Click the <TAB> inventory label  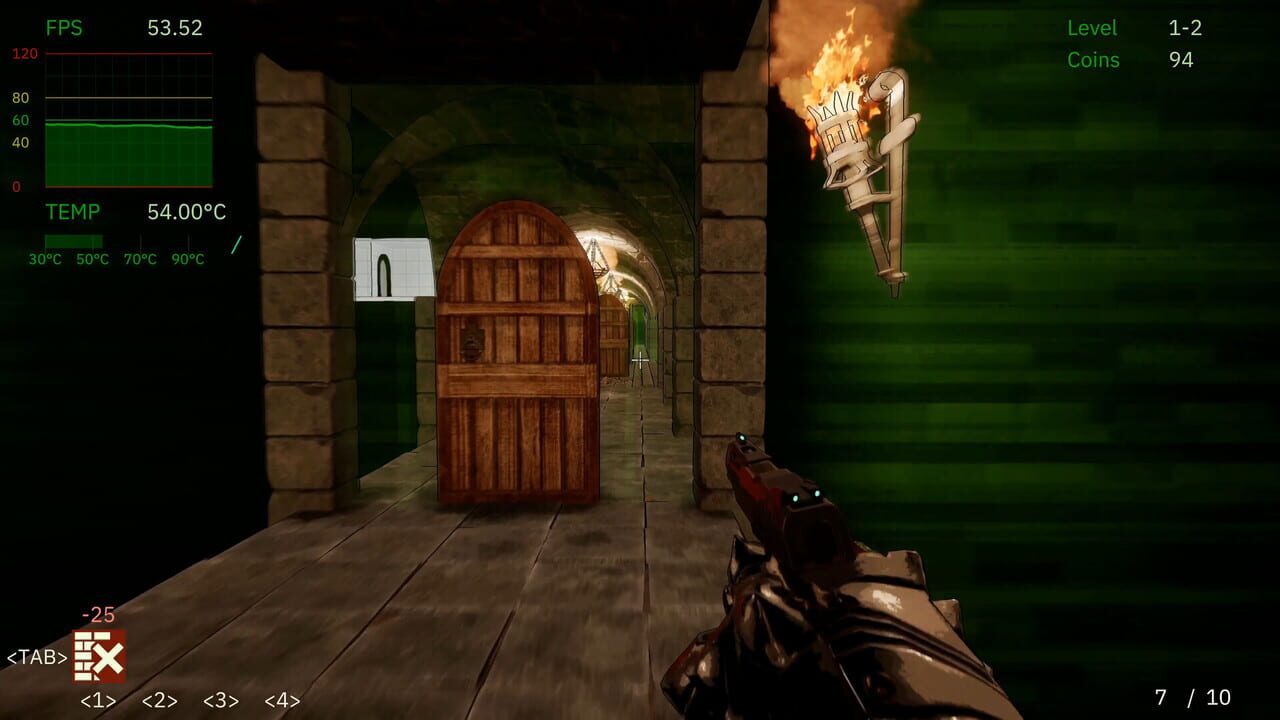(x=37, y=655)
